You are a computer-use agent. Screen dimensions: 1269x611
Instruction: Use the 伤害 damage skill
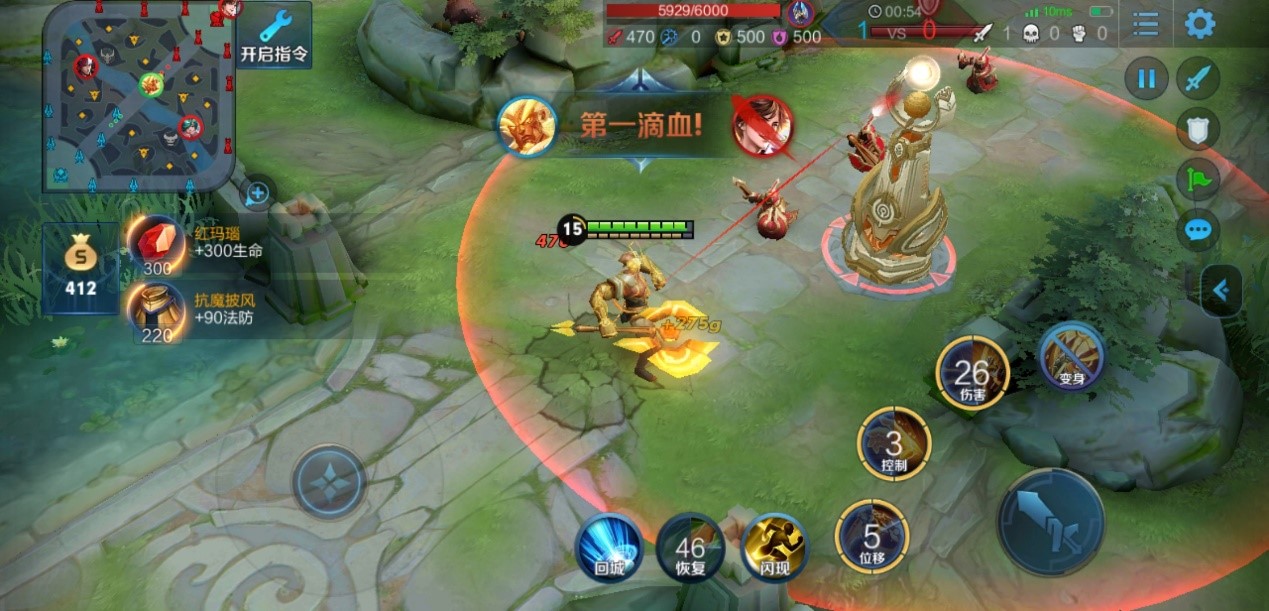[972, 373]
